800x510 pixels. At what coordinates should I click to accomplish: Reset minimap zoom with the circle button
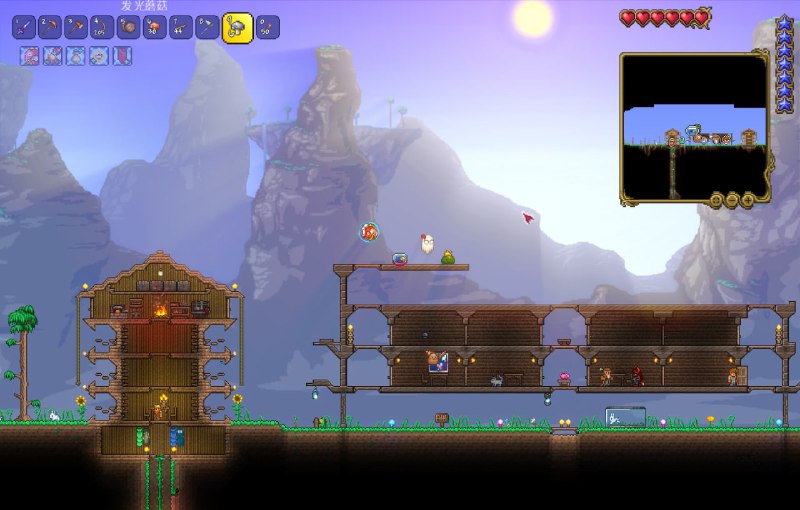(x=716, y=200)
